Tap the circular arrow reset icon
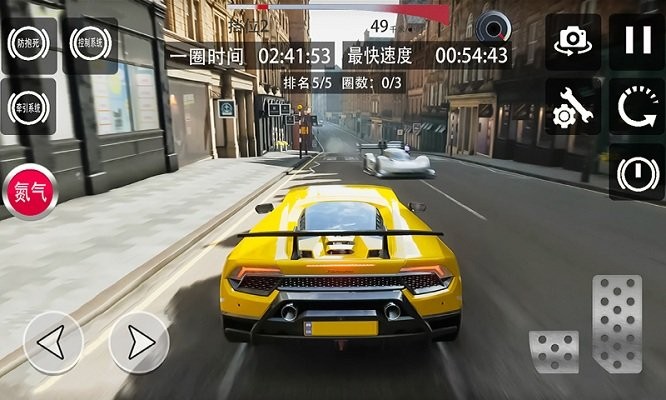This screenshot has height=400, width=666. [x=637, y=108]
